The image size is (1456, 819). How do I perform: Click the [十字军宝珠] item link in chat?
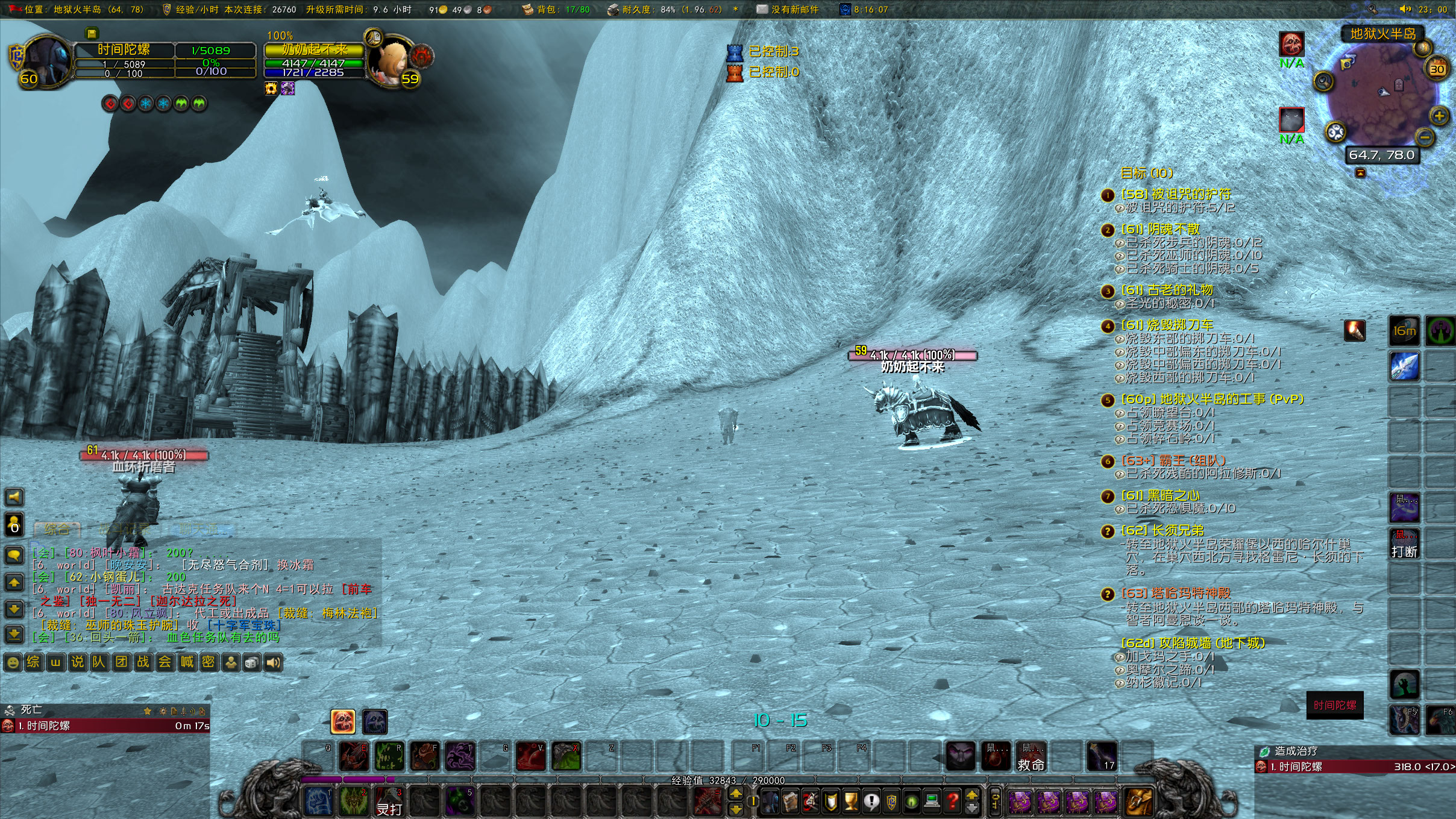pyautogui.click(x=245, y=626)
